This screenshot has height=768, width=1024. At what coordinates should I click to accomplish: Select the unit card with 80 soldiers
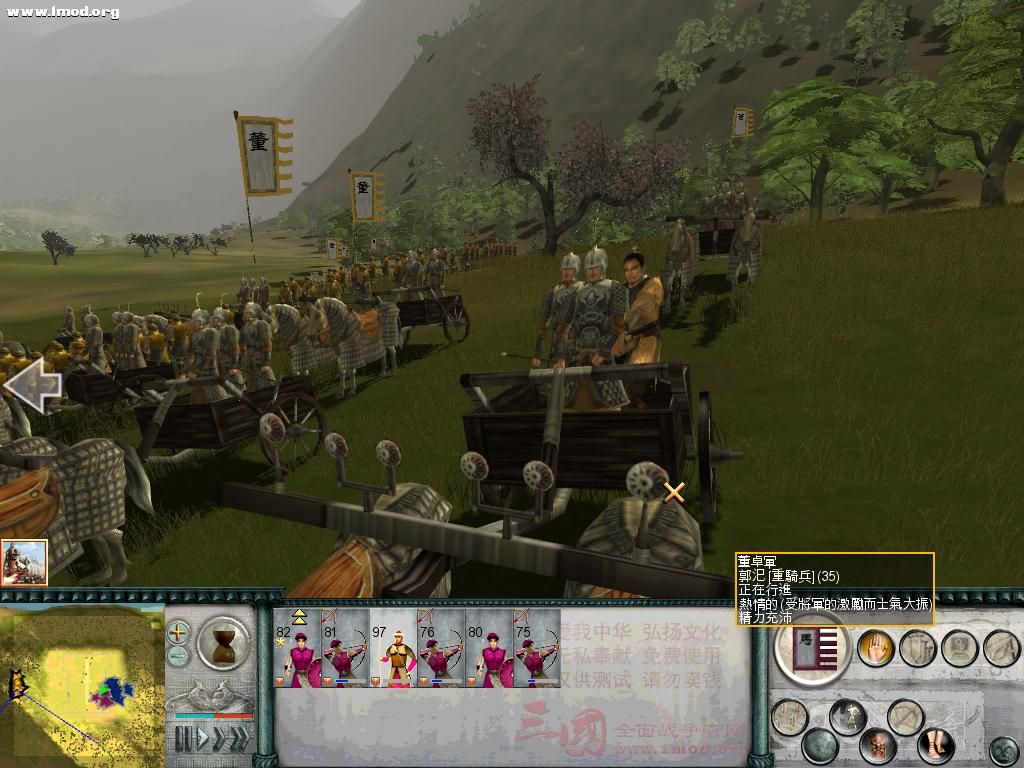click(x=489, y=648)
